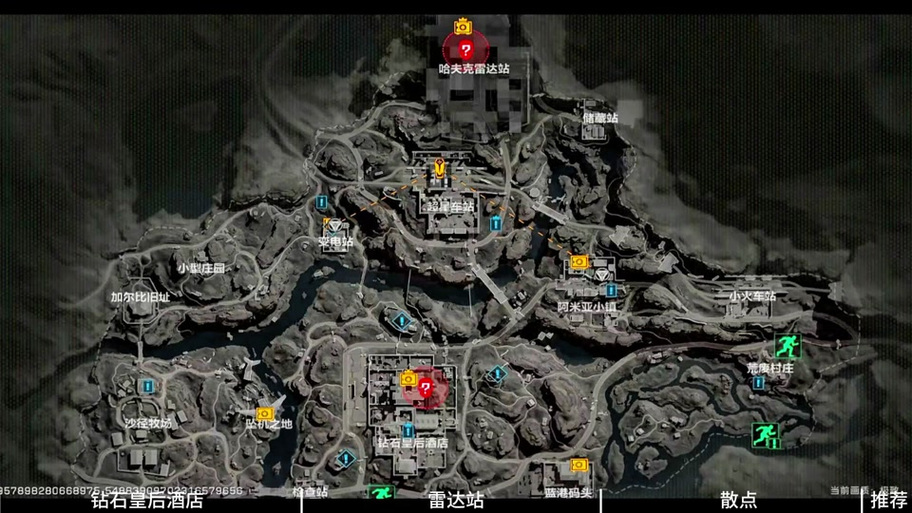Select the yellow safe icon at 坠机之地

(265, 413)
